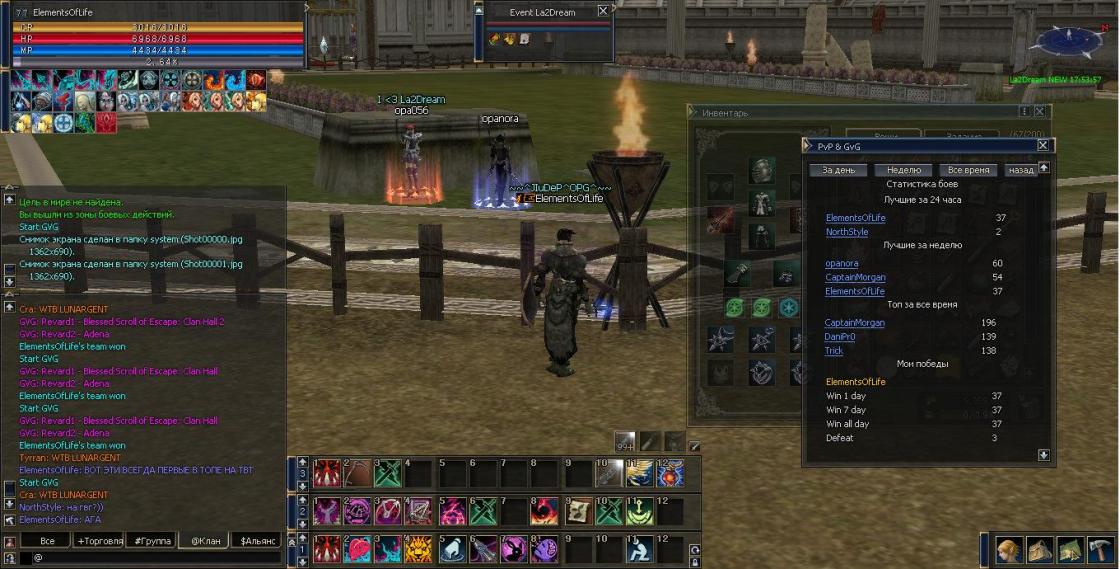Image resolution: width=1120 pixels, height=569 pixels.
Task: Open the '$Альянс' alliance chat tab
Action: coord(258,540)
